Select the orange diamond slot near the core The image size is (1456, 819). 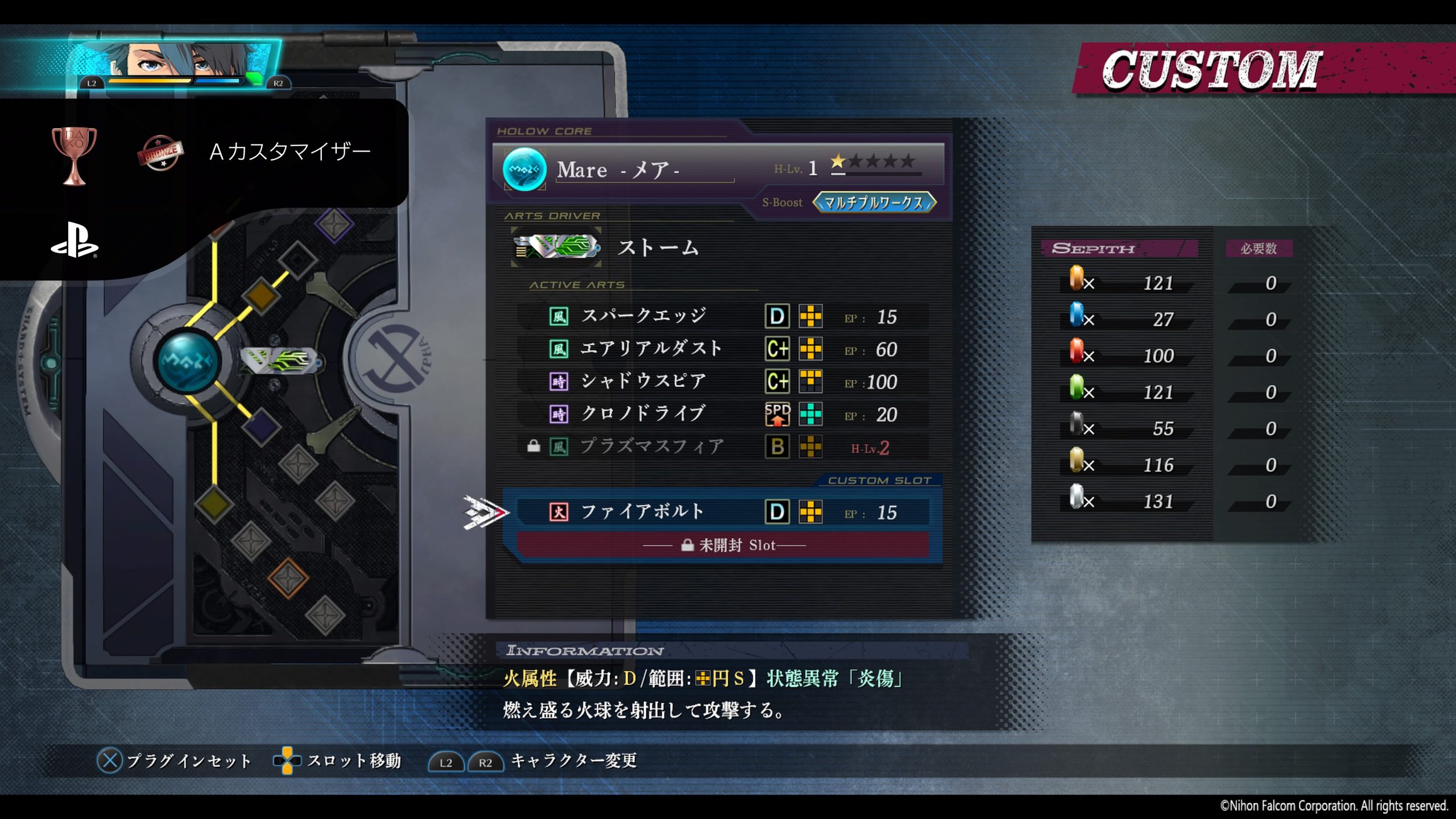coord(261,295)
